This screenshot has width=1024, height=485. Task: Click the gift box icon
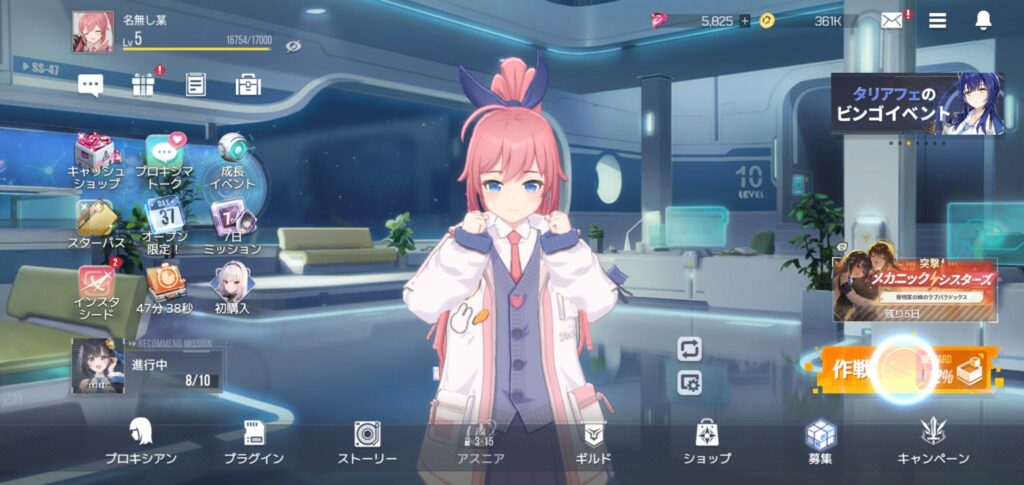click(x=143, y=85)
